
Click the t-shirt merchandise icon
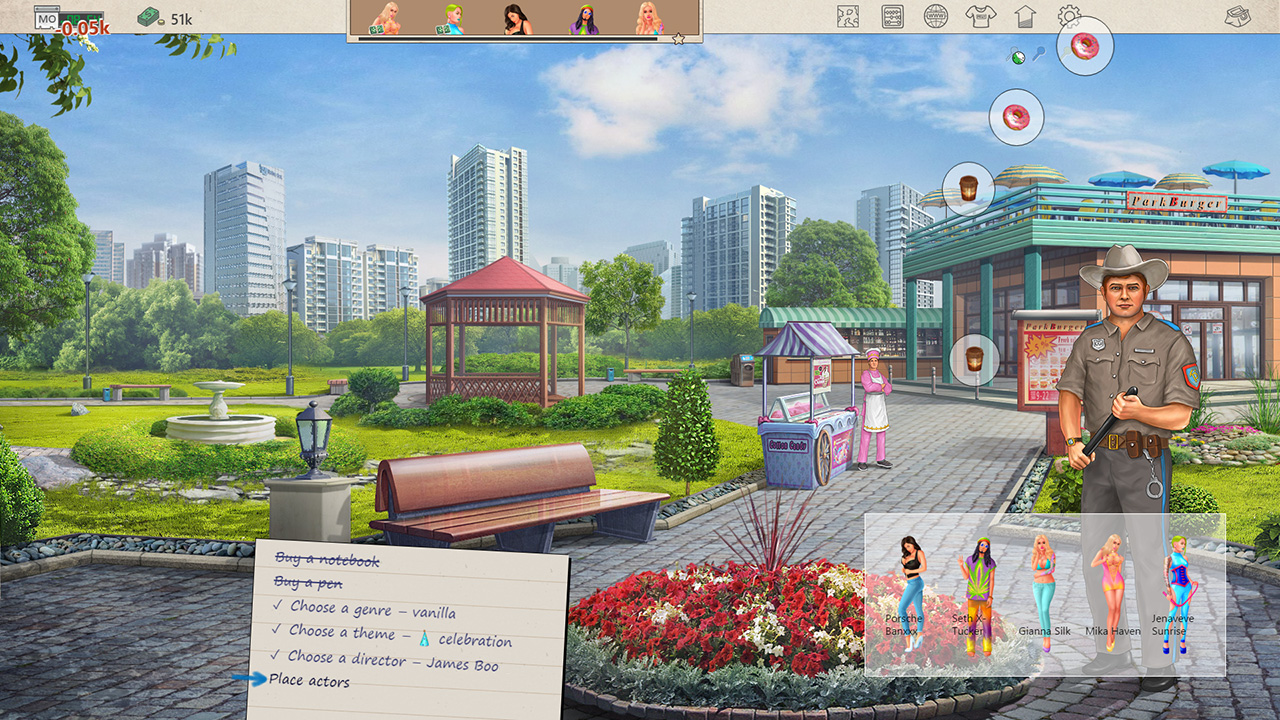(979, 16)
